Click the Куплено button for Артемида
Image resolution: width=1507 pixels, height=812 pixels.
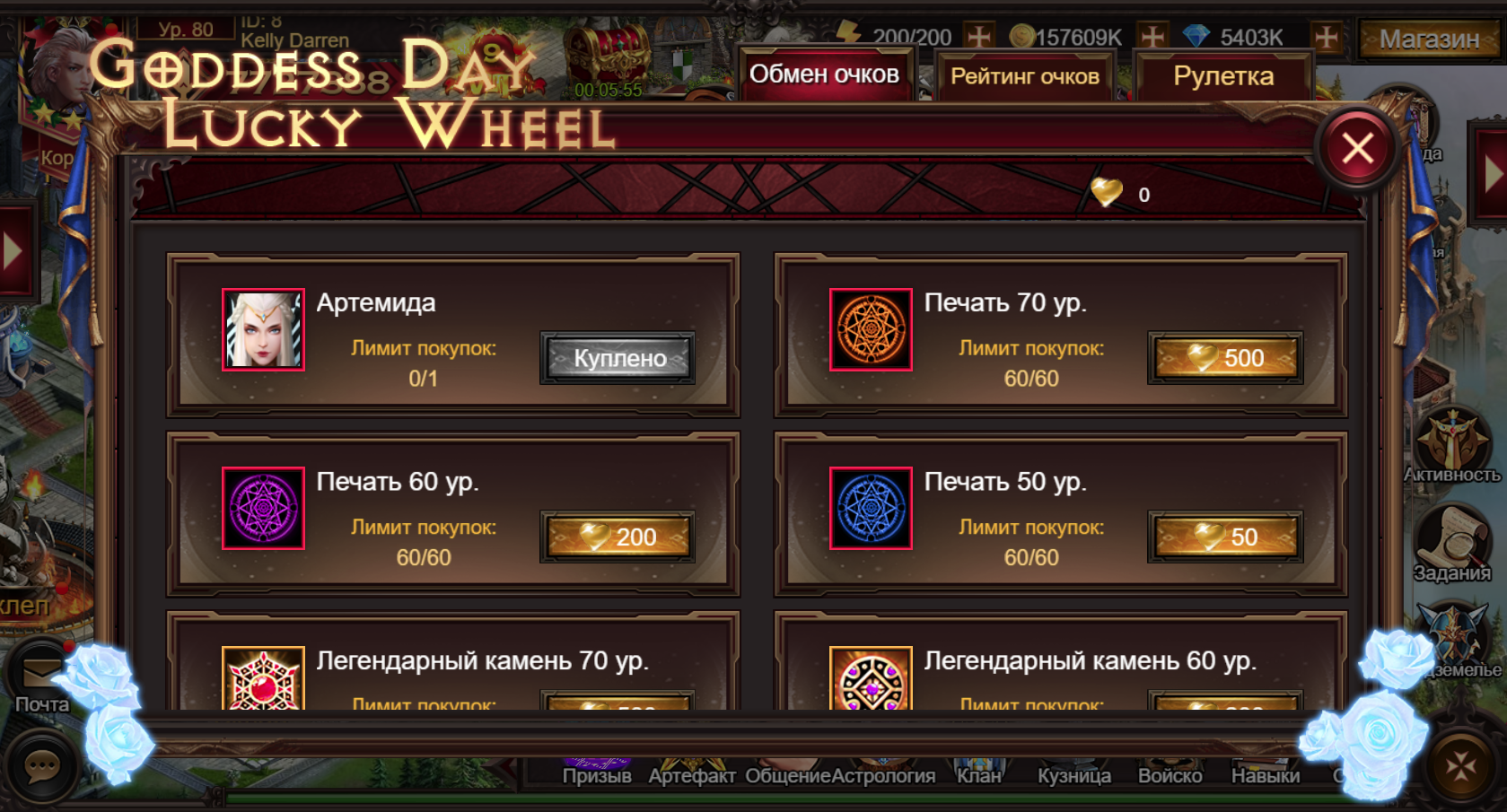618,358
